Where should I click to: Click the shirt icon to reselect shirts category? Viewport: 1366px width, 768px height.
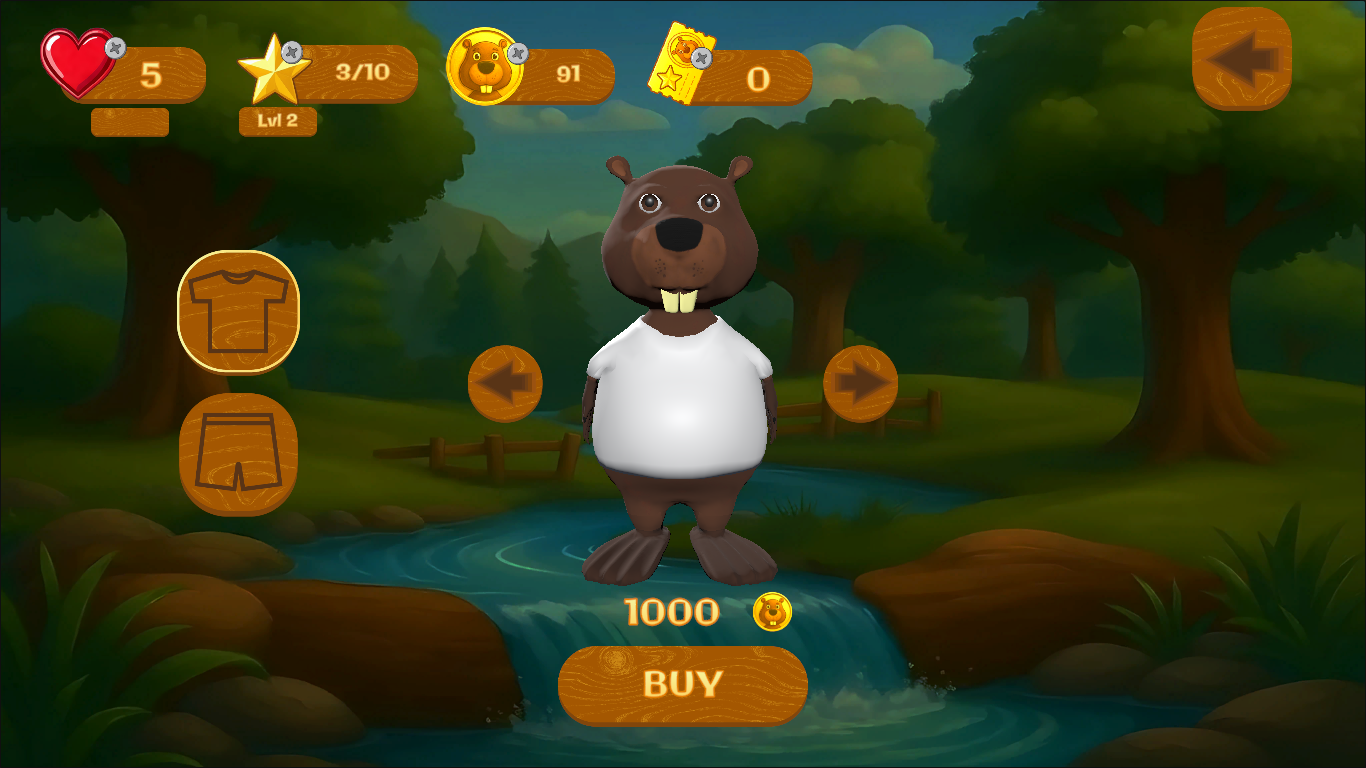pos(238,310)
